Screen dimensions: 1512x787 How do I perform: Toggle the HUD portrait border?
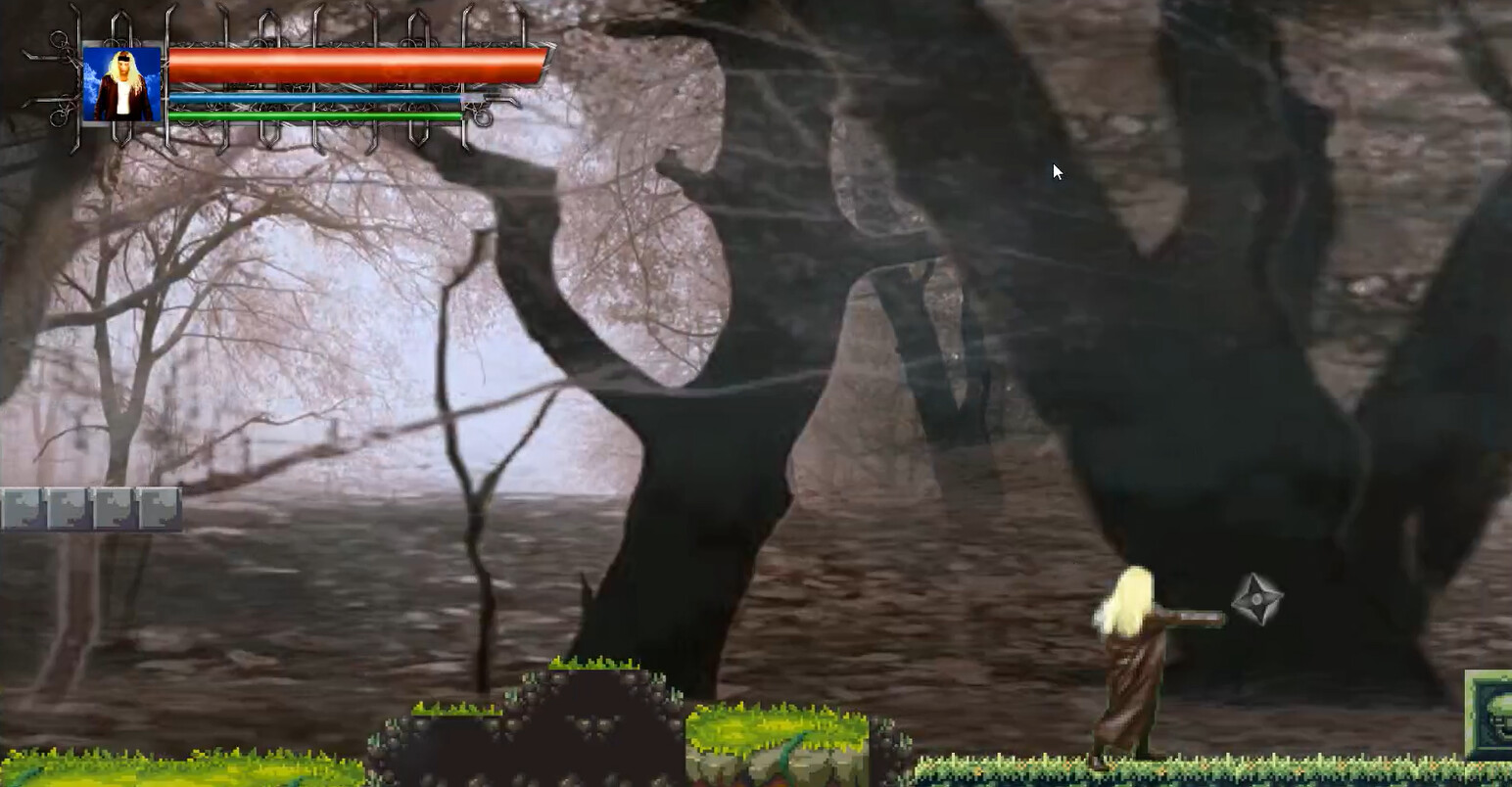(x=119, y=47)
